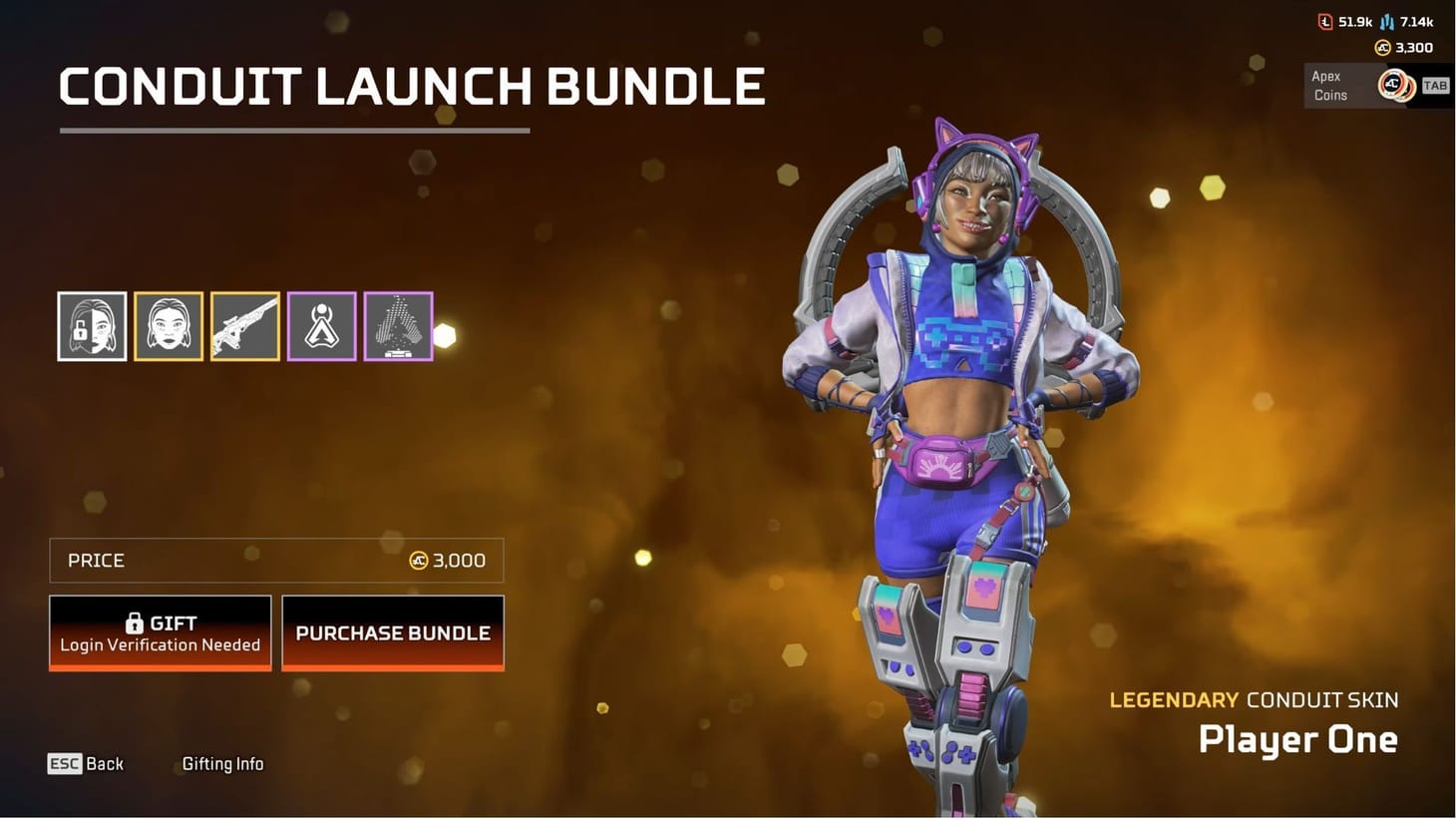
Task: Select the Apex symbol holospray item
Action: pyautogui.click(x=321, y=325)
